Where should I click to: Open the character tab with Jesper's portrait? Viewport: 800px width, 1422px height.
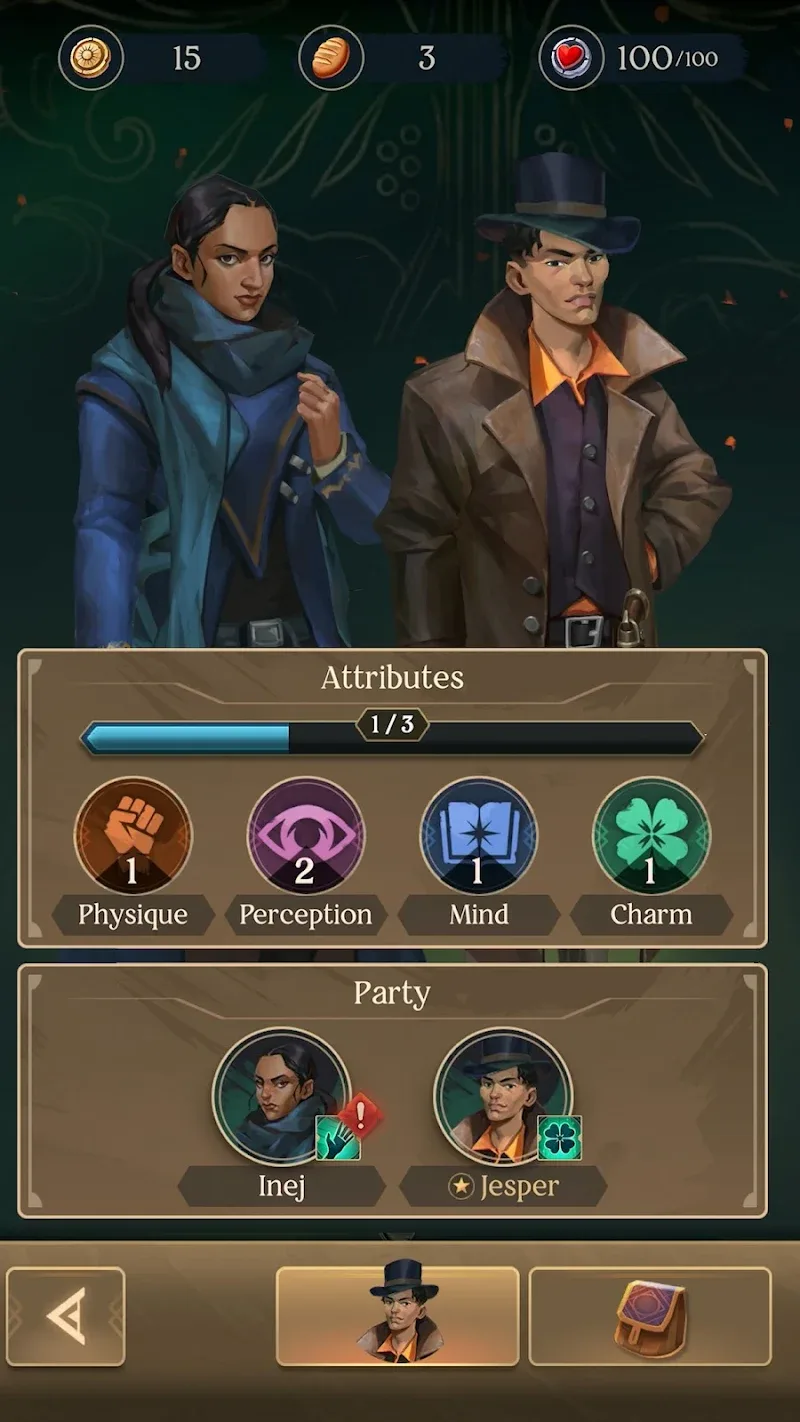click(x=397, y=1316)
